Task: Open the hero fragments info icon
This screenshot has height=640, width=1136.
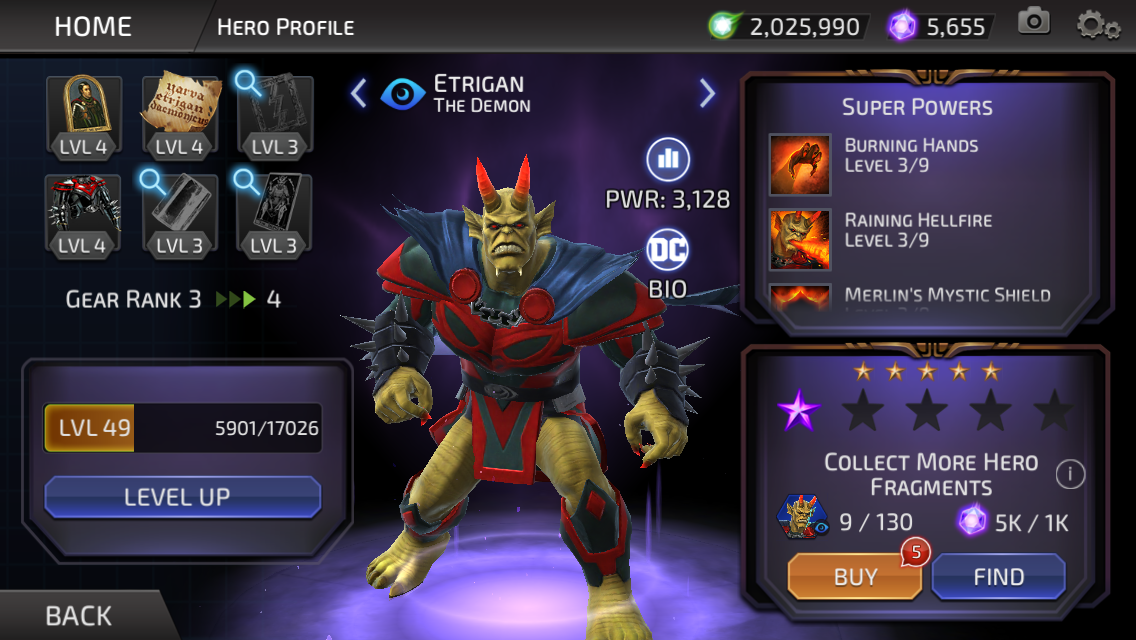Action: [1070, 474]
